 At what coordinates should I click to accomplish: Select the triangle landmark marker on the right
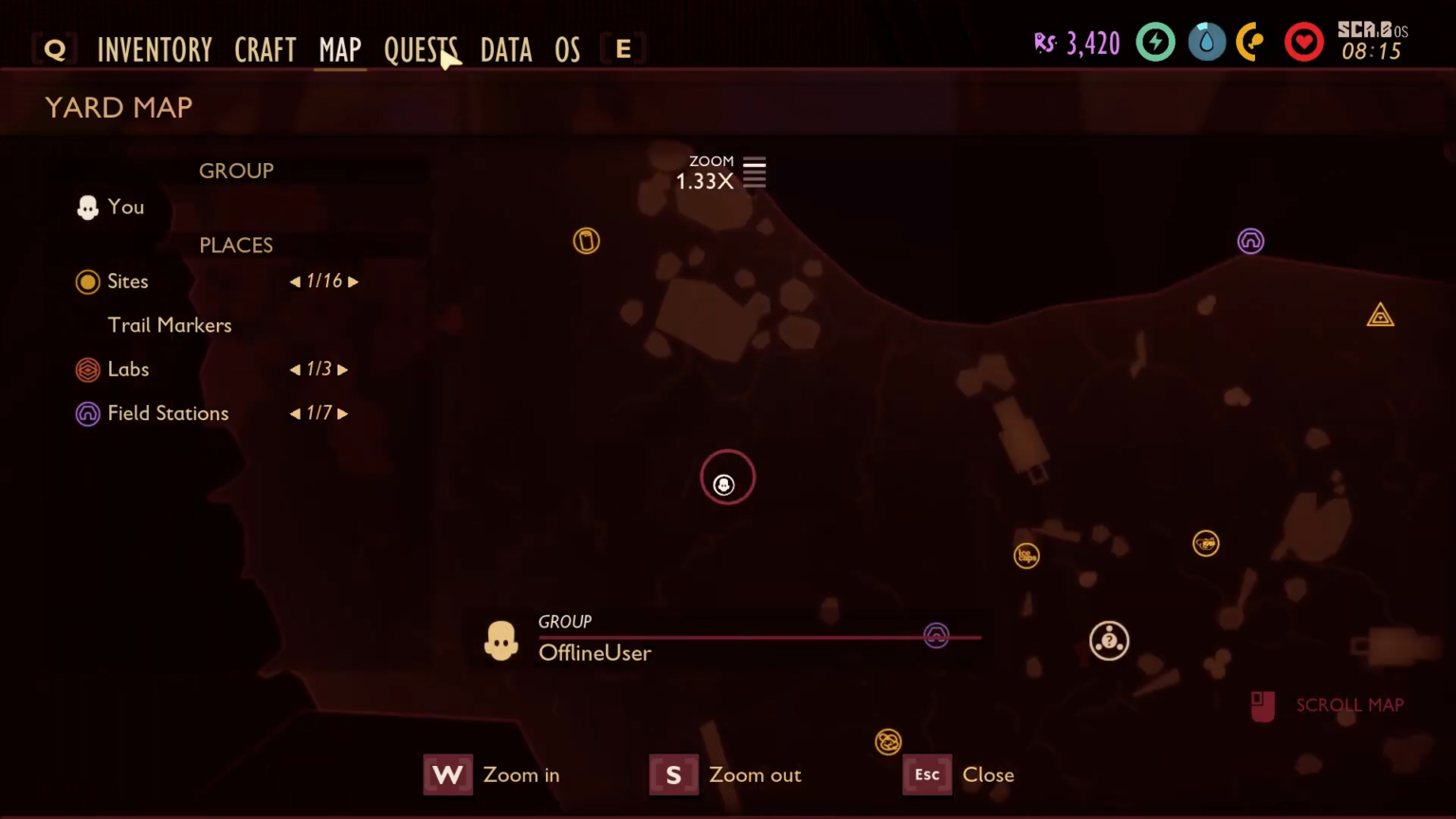(1380, 315)
